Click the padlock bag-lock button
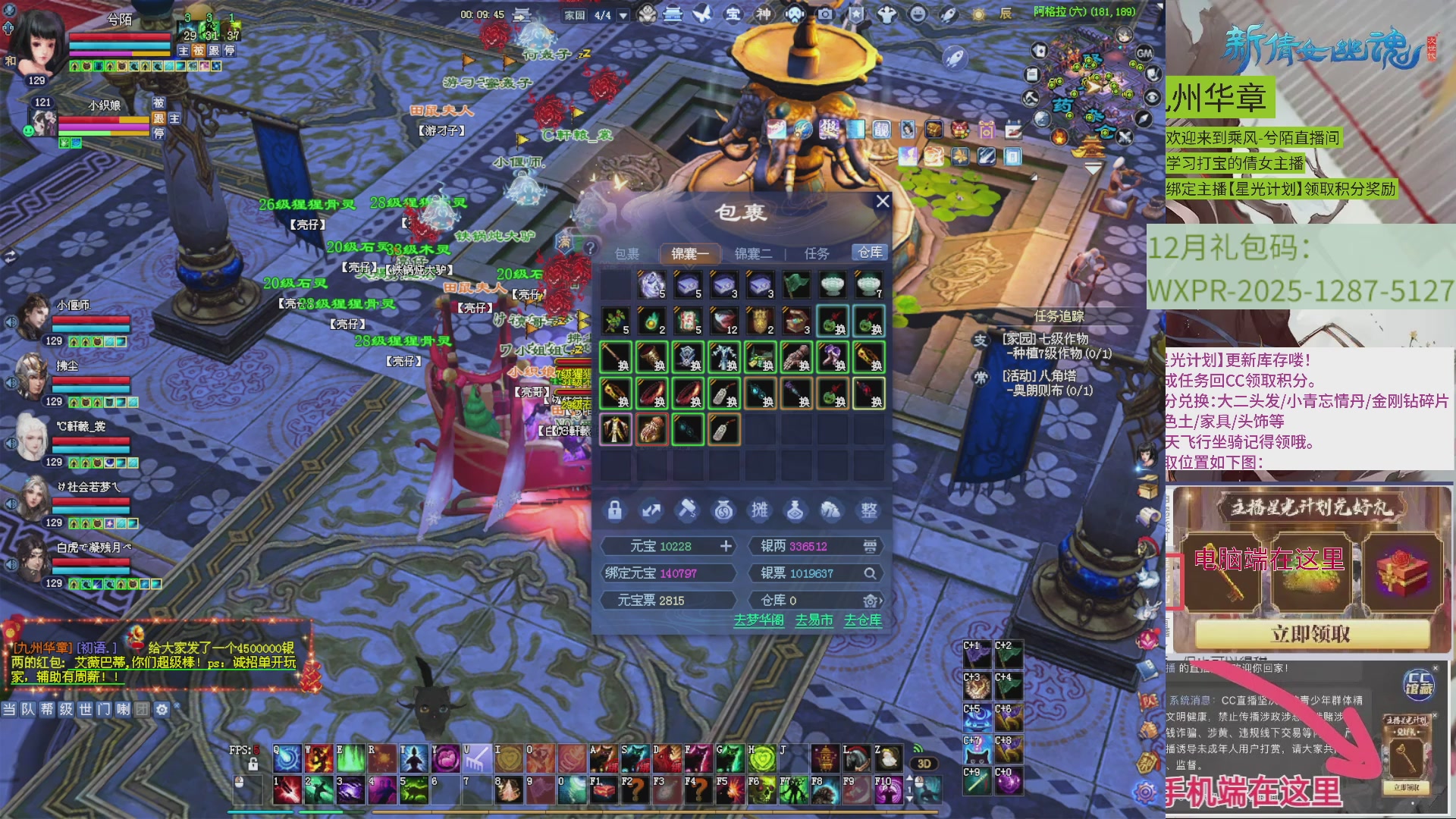 coord(615,510)
